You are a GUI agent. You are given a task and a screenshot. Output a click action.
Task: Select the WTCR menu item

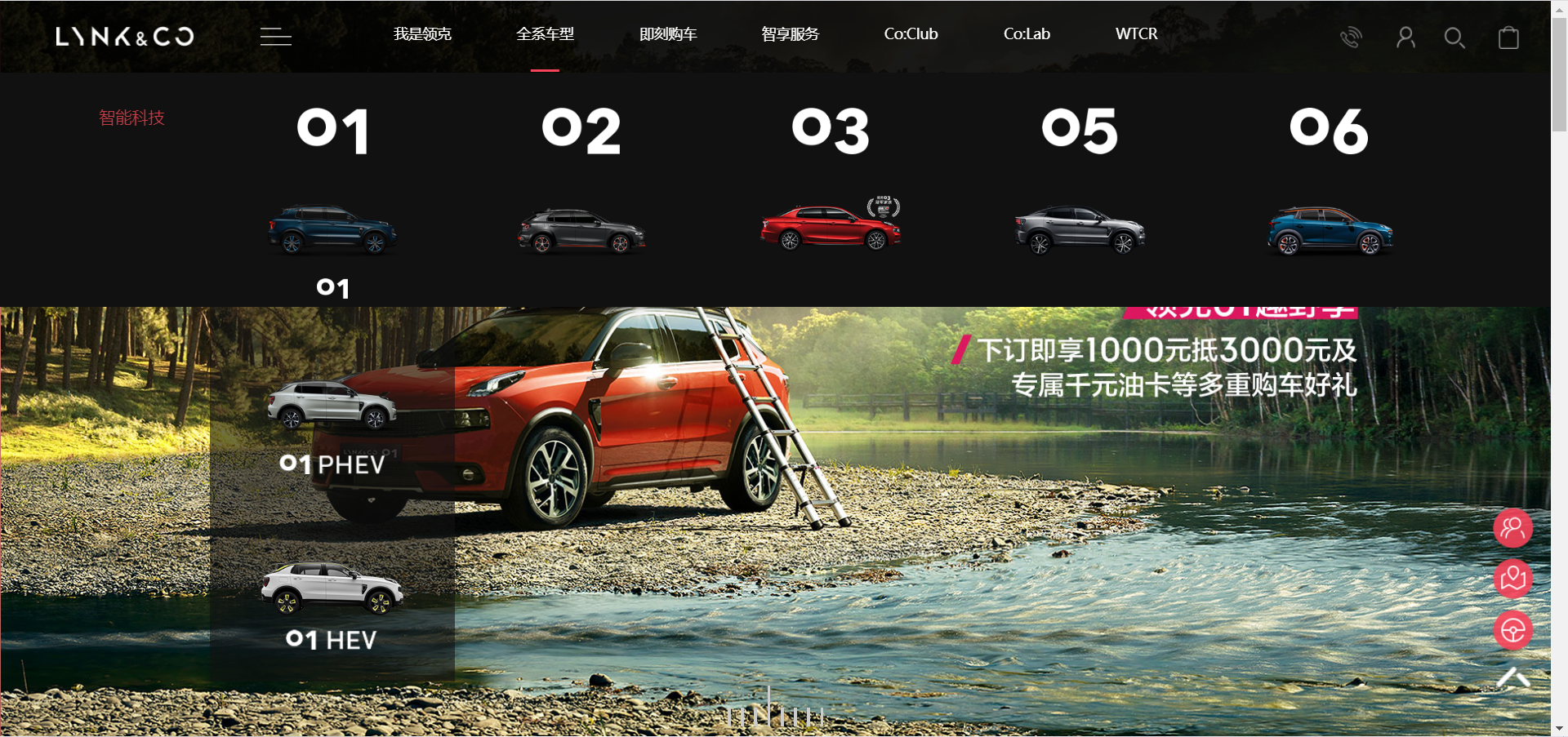(1135, 34)
